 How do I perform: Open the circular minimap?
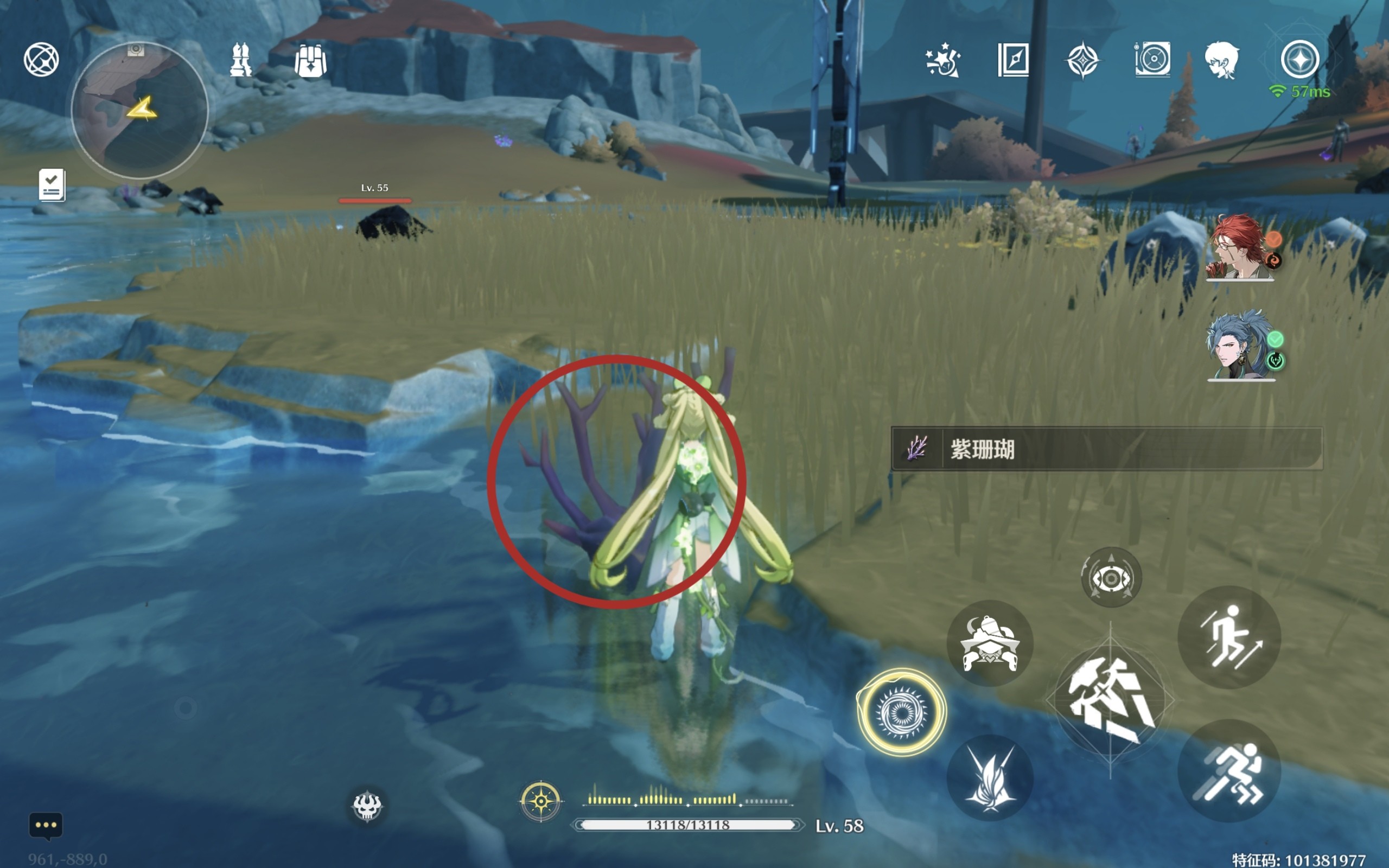[139, 110]
